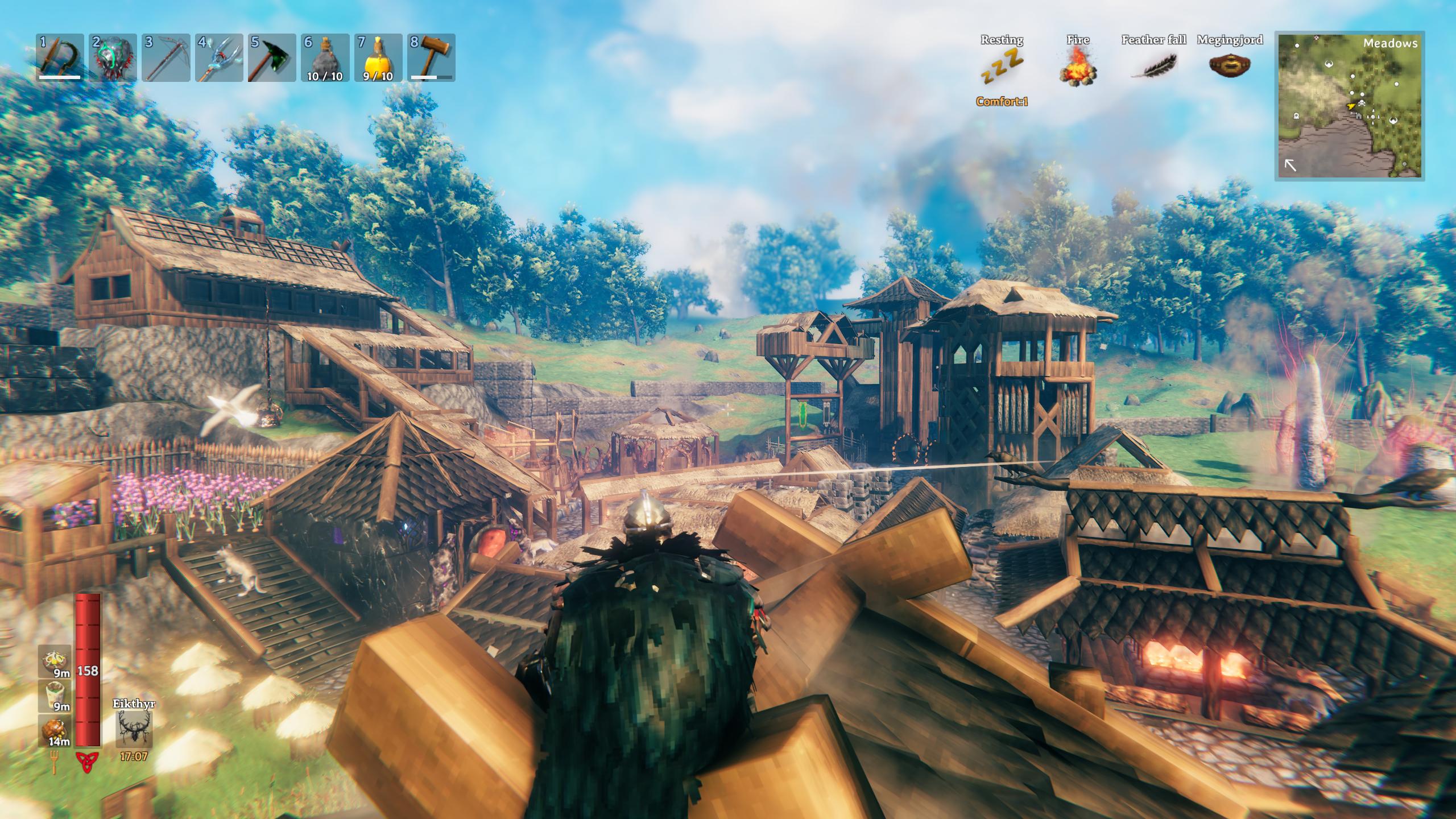Click the Megingjord belt status icon

[x=1230, y=65]
